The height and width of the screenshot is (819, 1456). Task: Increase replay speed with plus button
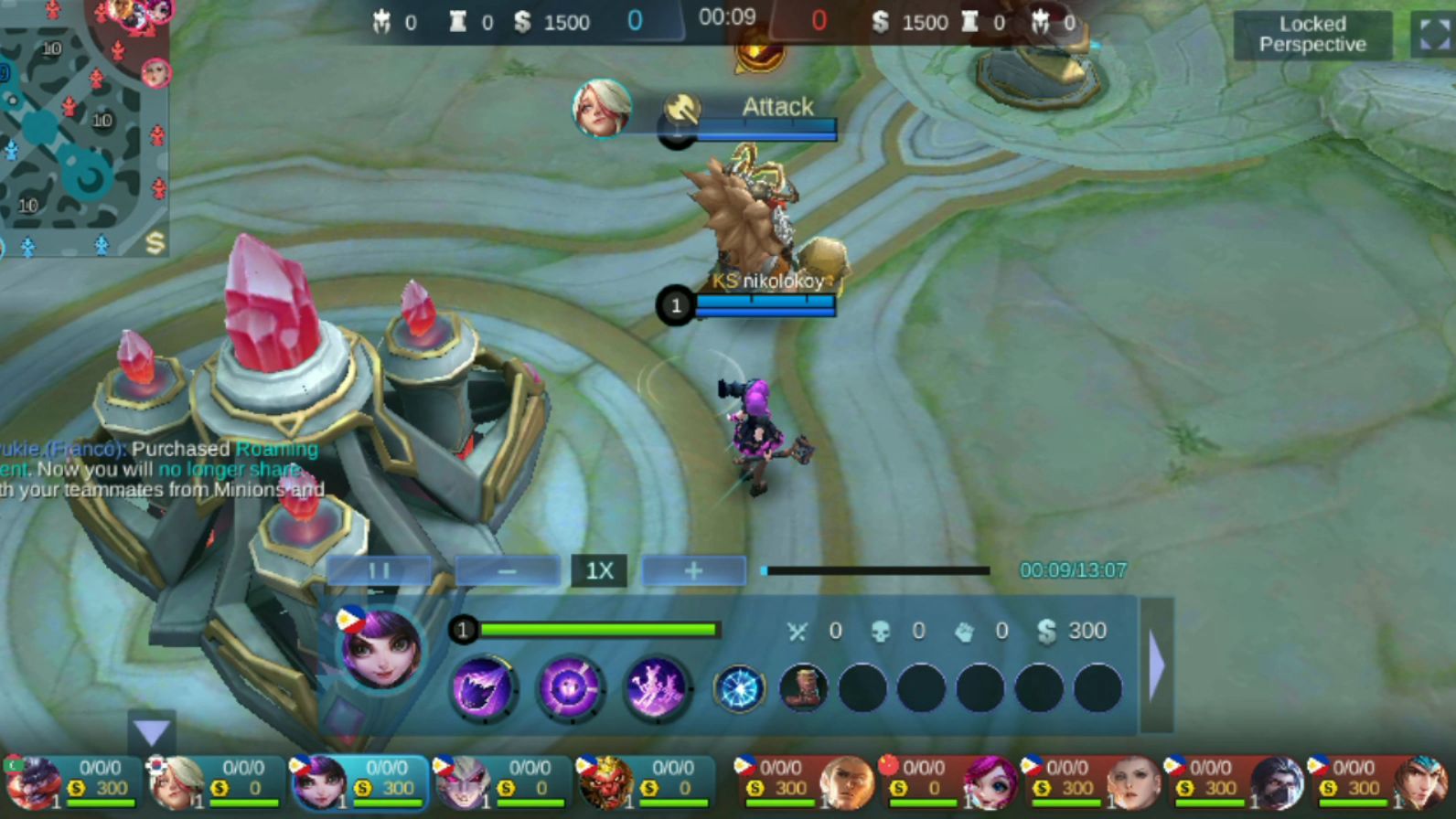[693, 571]
